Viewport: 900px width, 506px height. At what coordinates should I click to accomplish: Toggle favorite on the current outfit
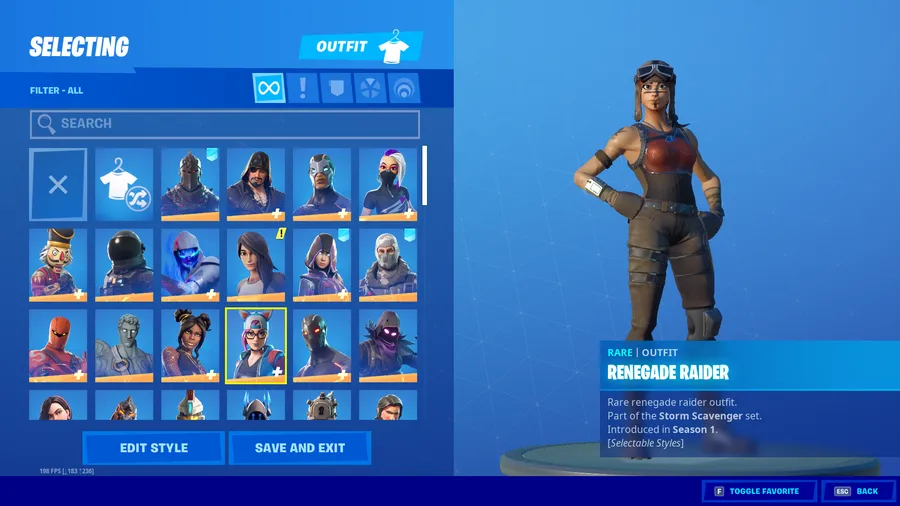[757, 491]
